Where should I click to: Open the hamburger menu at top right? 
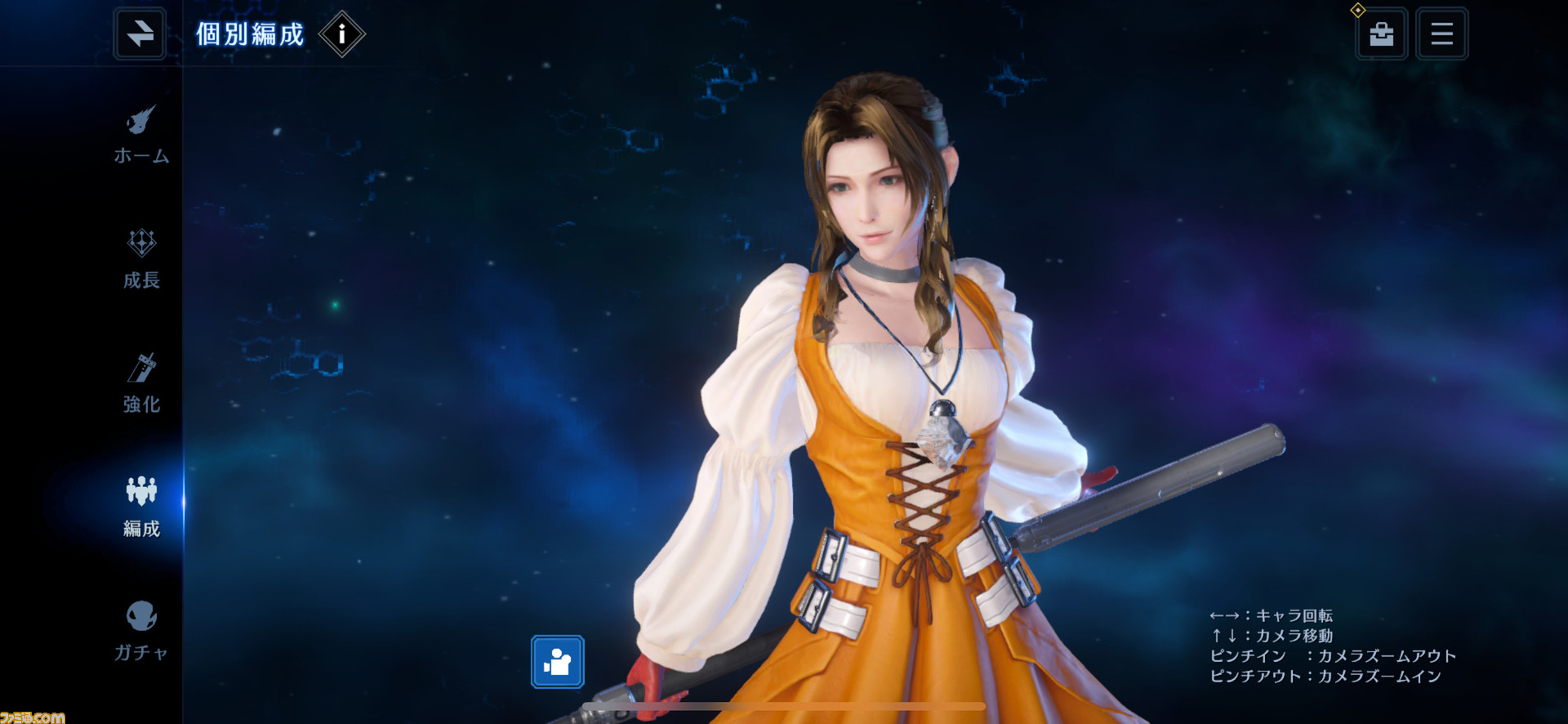point(1441,34)
